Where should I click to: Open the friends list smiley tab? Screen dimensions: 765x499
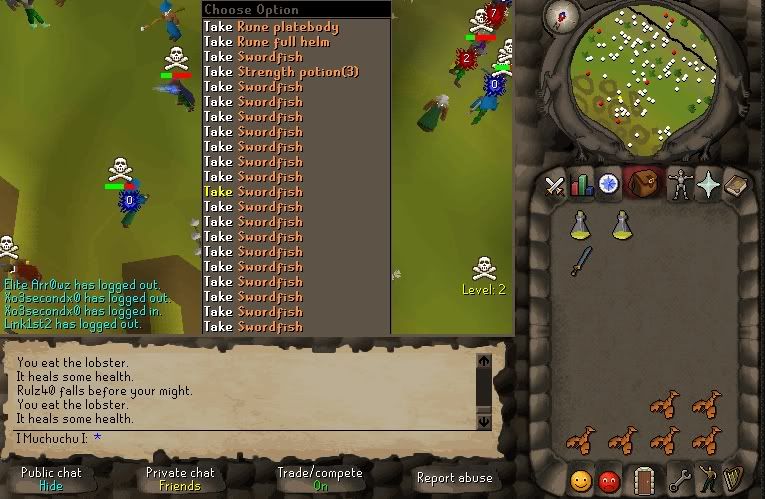coord(581,480)
